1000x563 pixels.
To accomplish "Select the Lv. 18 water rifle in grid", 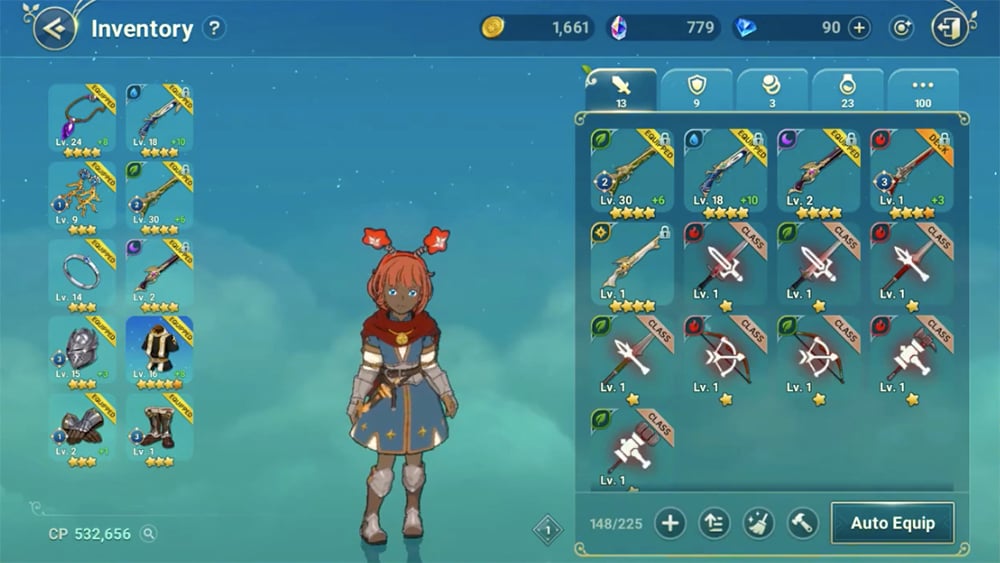I will coord(725,169).
